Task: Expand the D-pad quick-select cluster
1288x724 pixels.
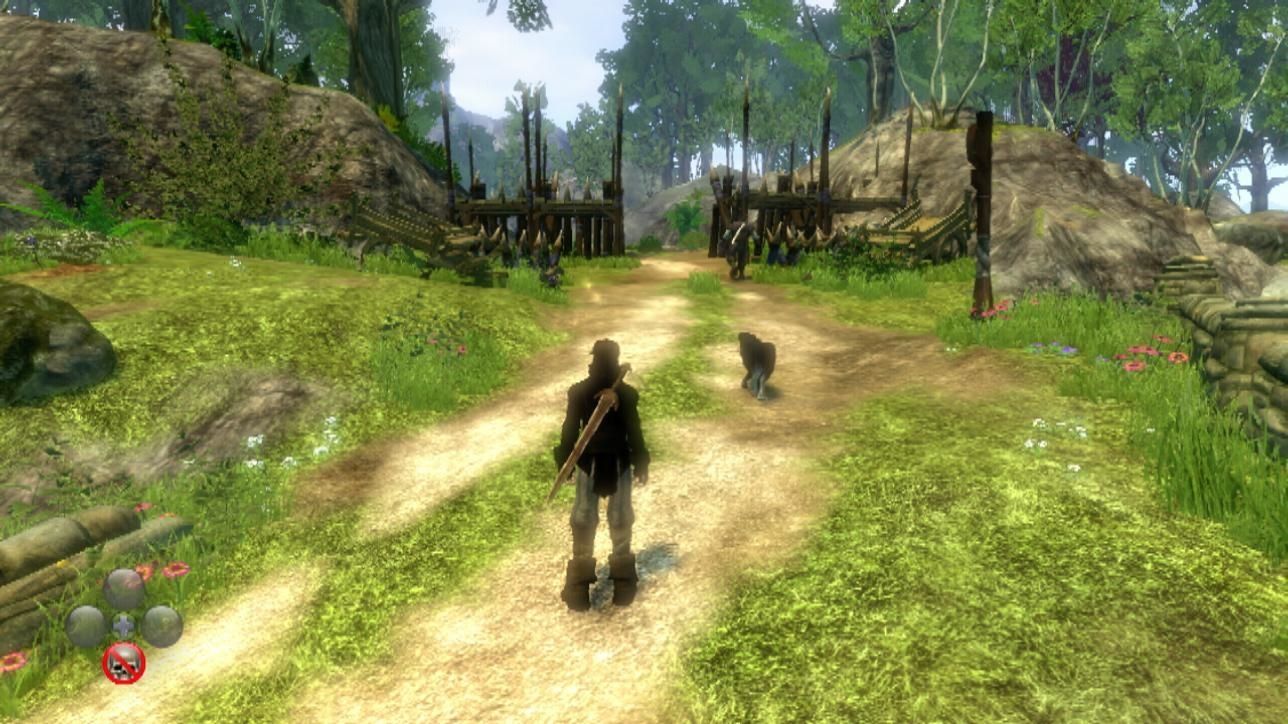Action: point(122,624)
